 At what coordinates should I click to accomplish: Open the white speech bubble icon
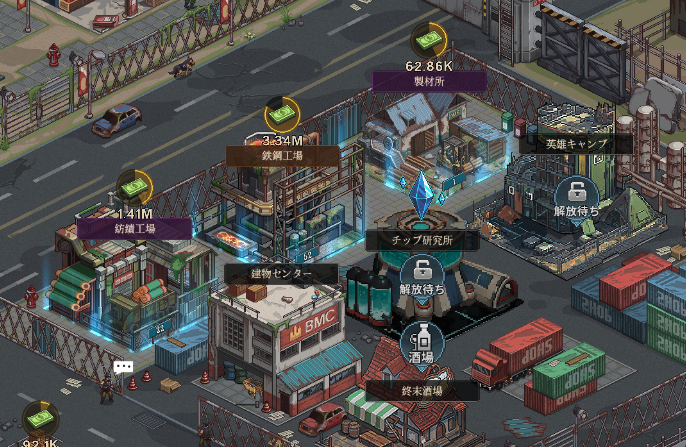(x=123, y=367)
